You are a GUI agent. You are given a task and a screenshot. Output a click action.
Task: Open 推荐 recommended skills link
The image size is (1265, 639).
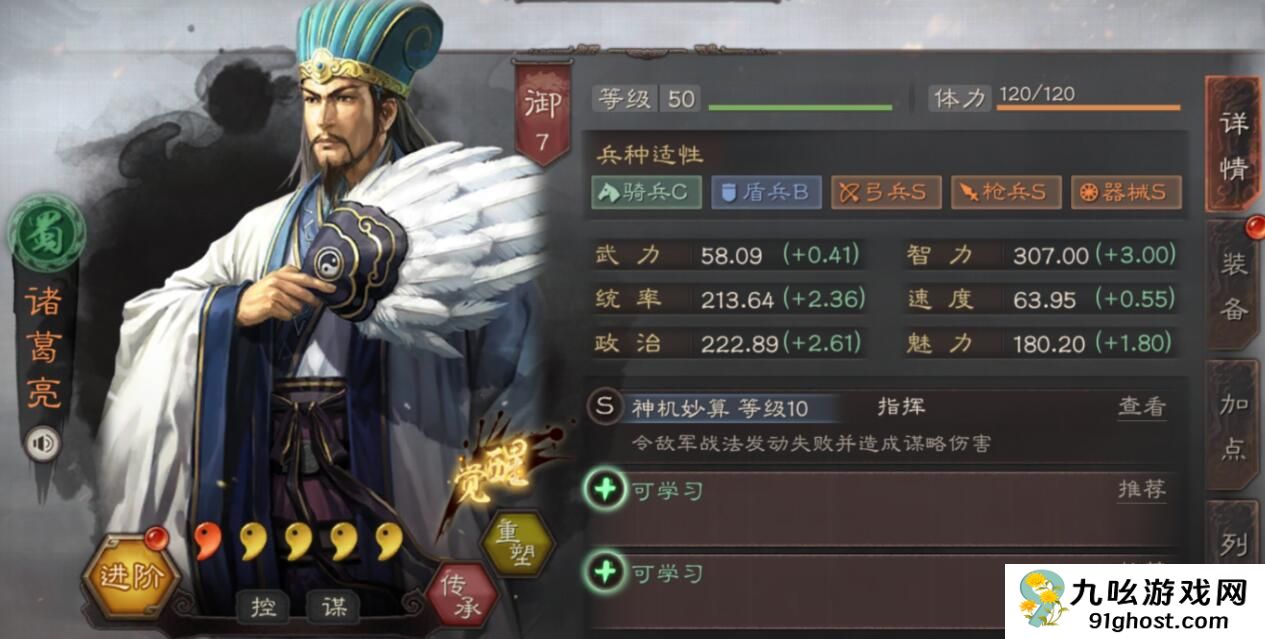(x=1141, y=490)
